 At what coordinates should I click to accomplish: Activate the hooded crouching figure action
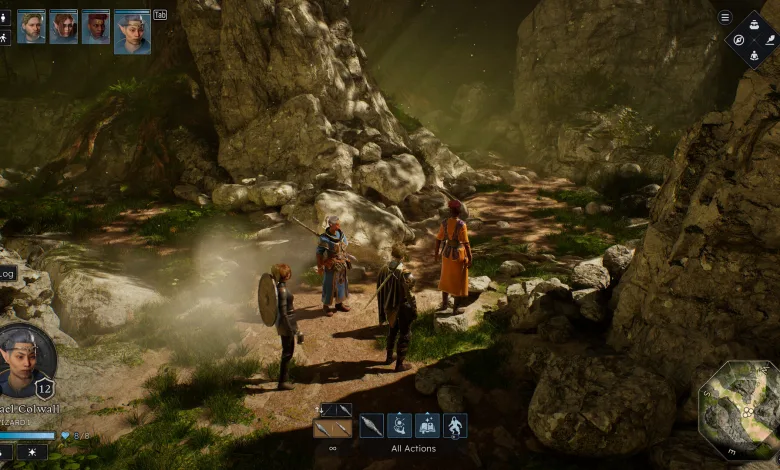[x=455, y=425]
